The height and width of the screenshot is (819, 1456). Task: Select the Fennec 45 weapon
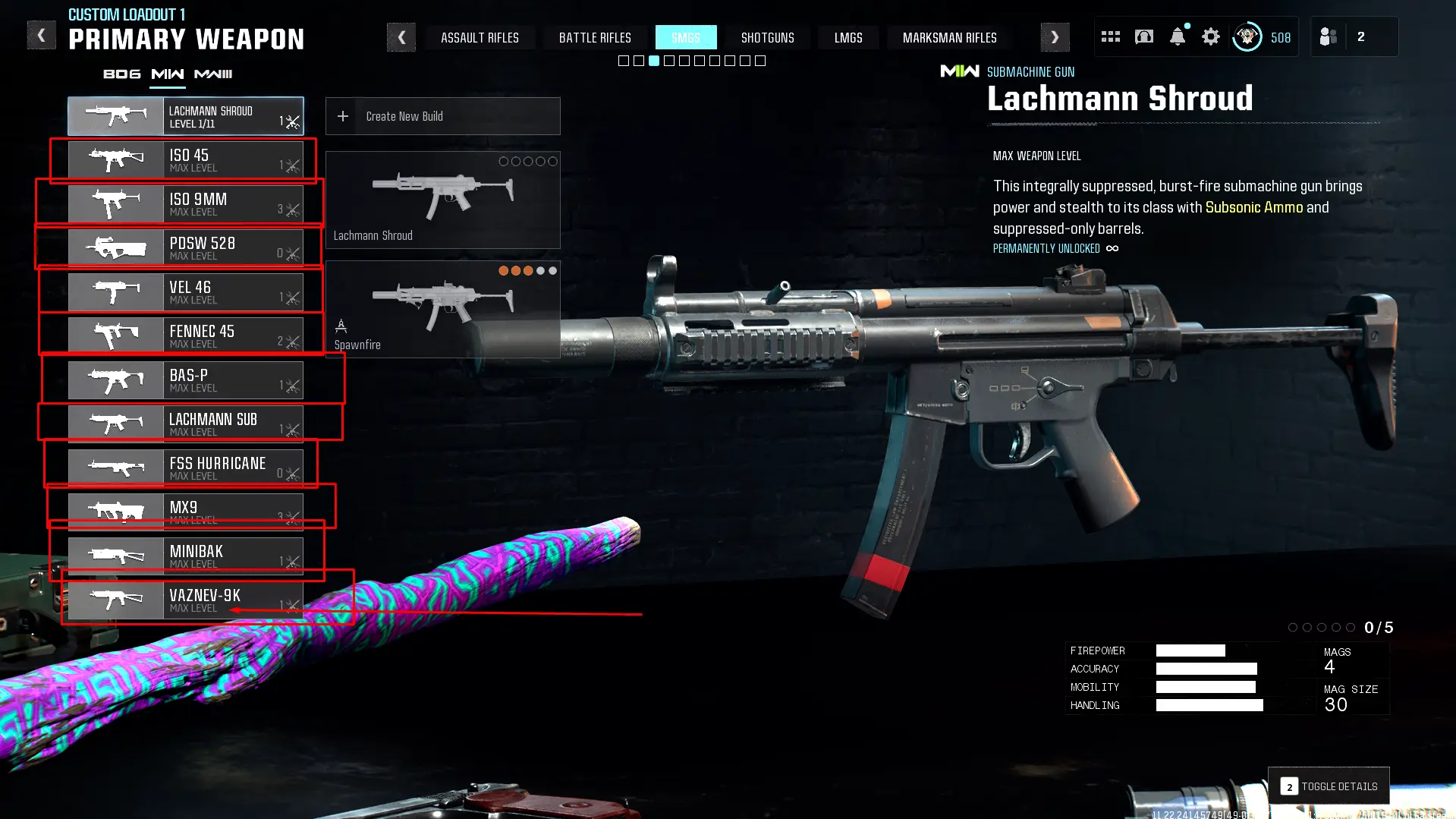(185, 336)
